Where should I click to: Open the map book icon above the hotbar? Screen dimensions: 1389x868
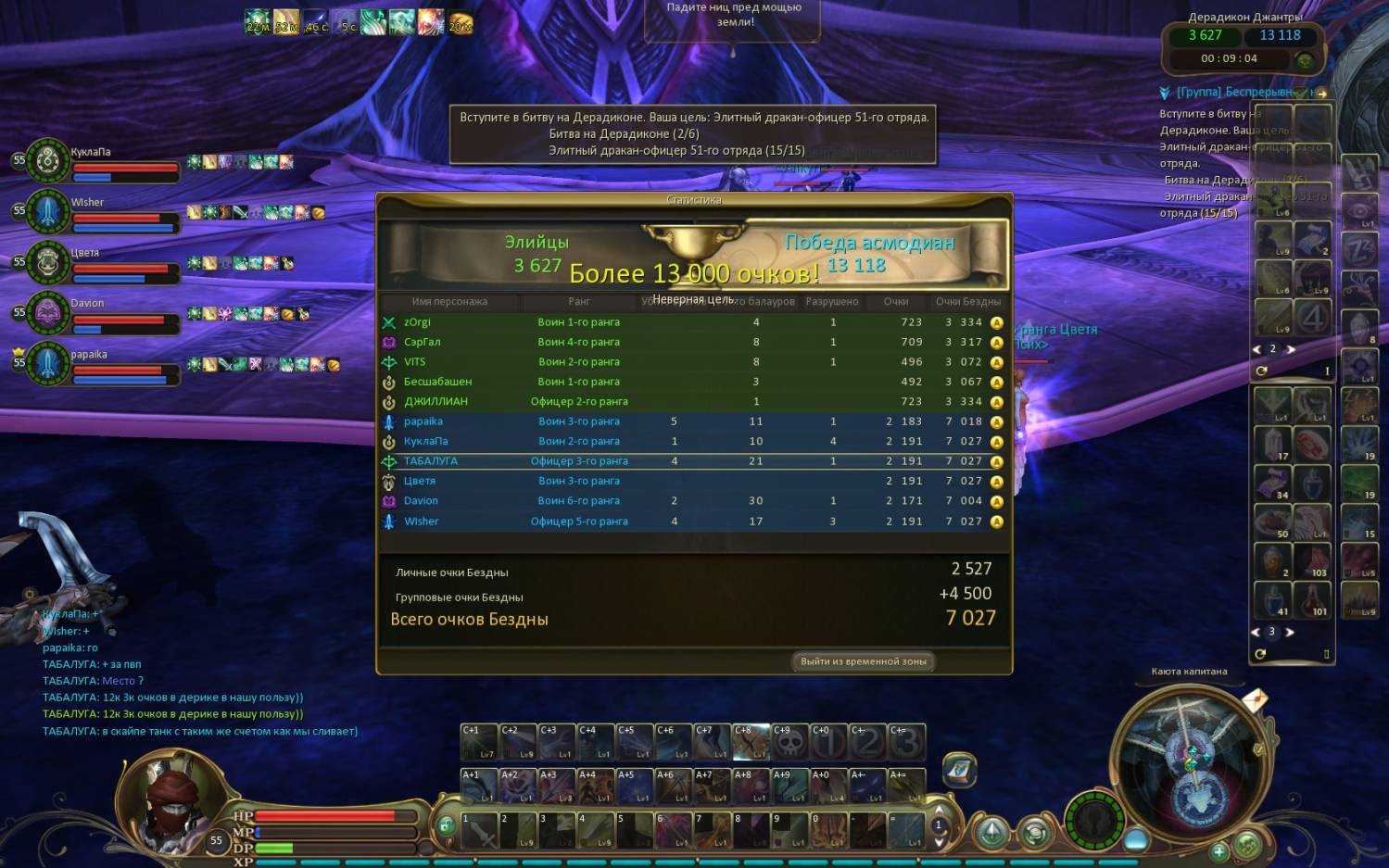click(x=960, y=770)
